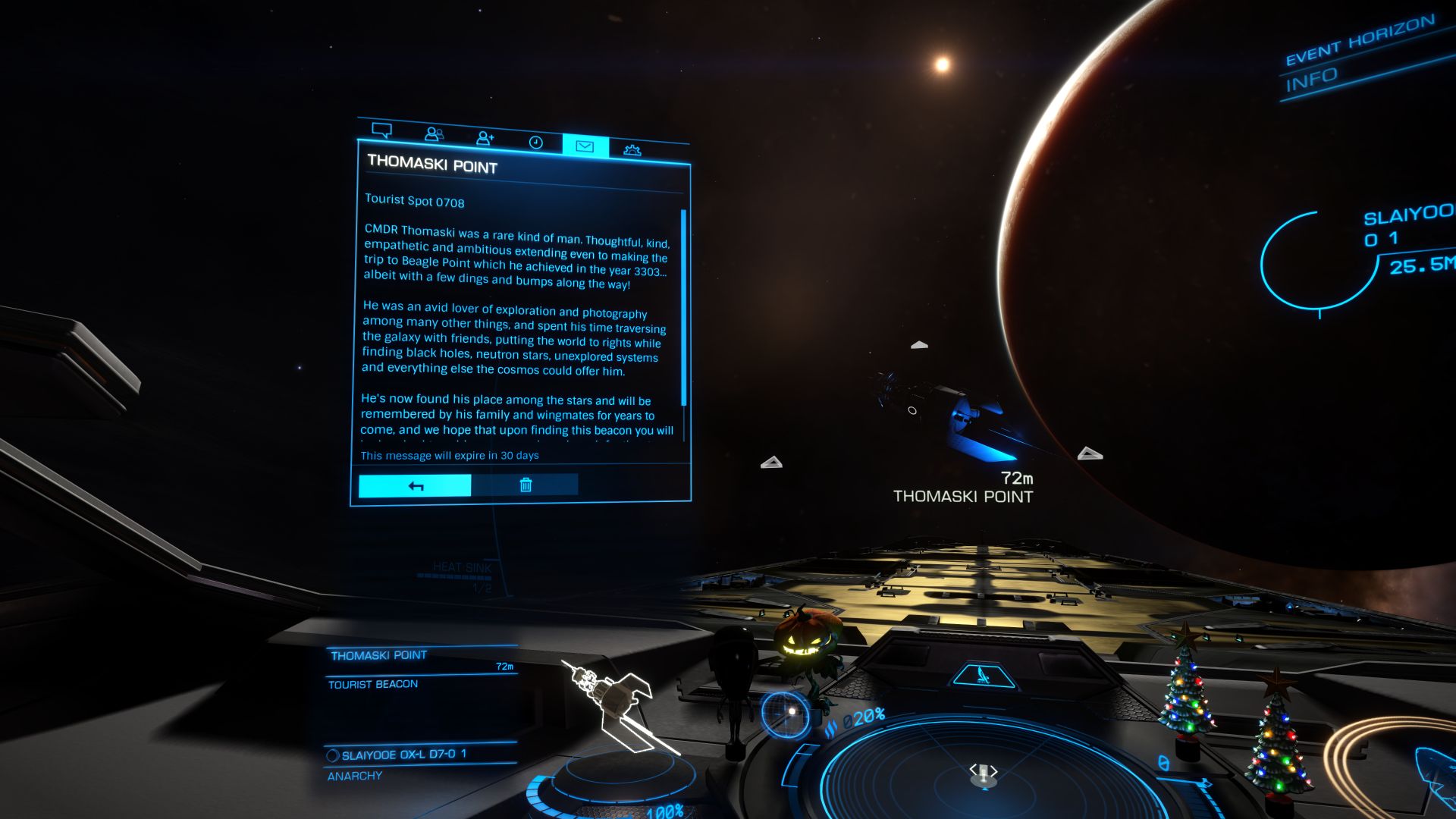Switch to the chat speech-bubble tab
Screen dimensions: 1456x819
(381, 130)
